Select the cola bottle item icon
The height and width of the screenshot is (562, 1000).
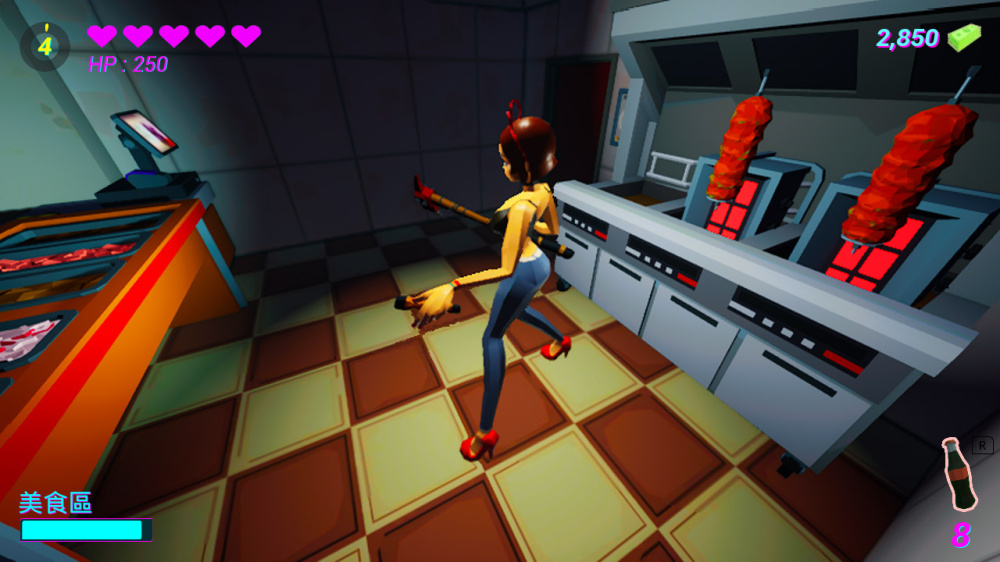click(957, 477)
